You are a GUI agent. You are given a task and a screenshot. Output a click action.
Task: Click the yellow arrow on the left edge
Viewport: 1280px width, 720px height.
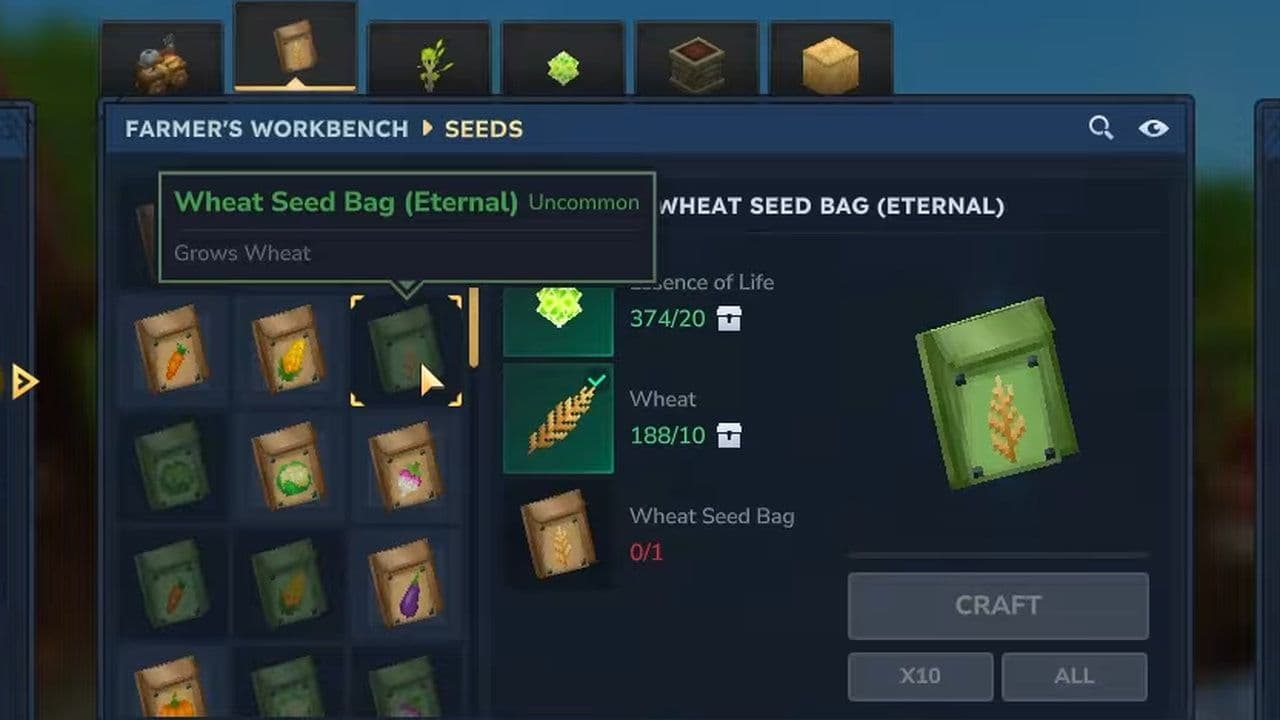click(x=24, y=381)
